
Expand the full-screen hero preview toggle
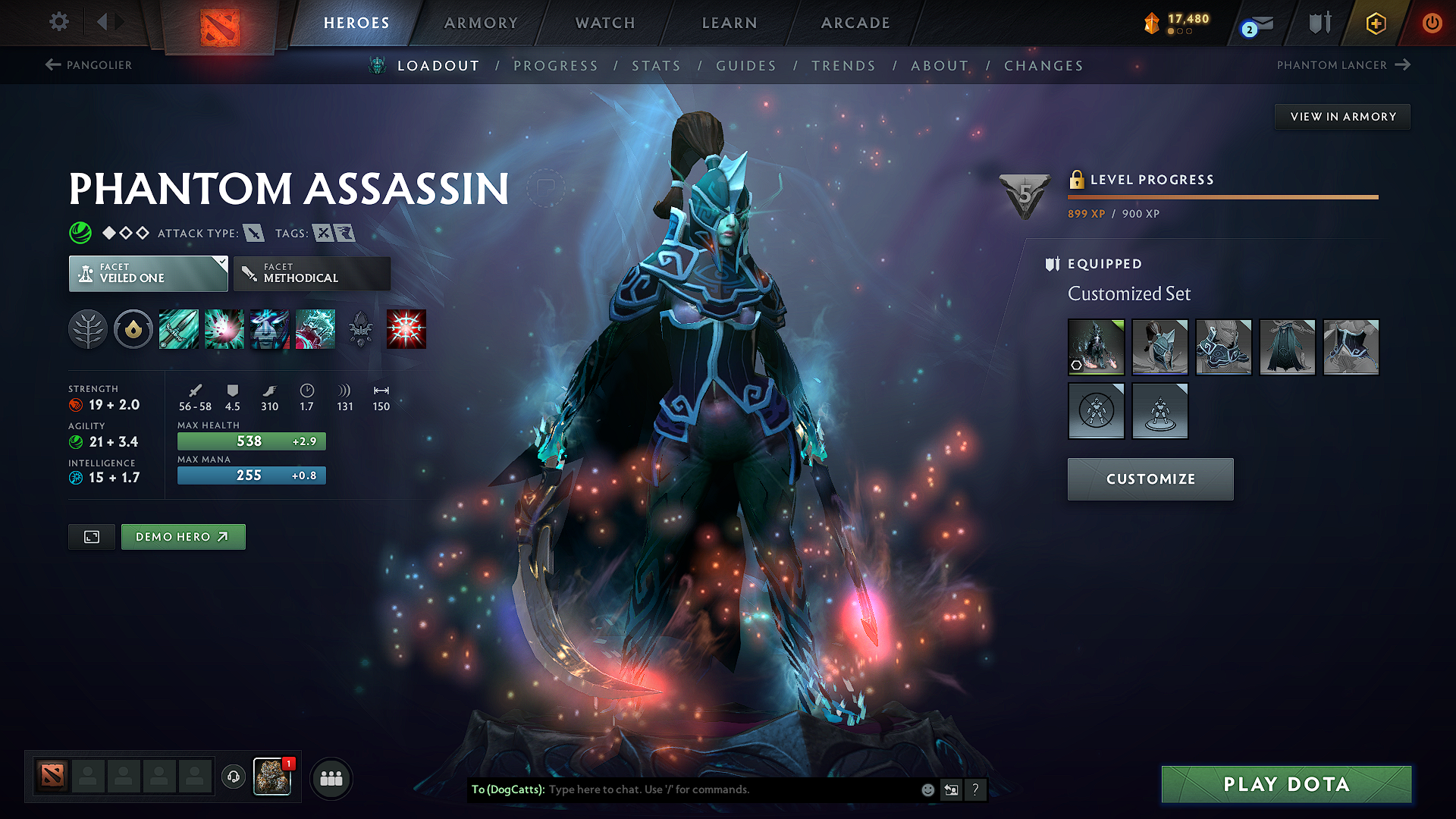91,536
